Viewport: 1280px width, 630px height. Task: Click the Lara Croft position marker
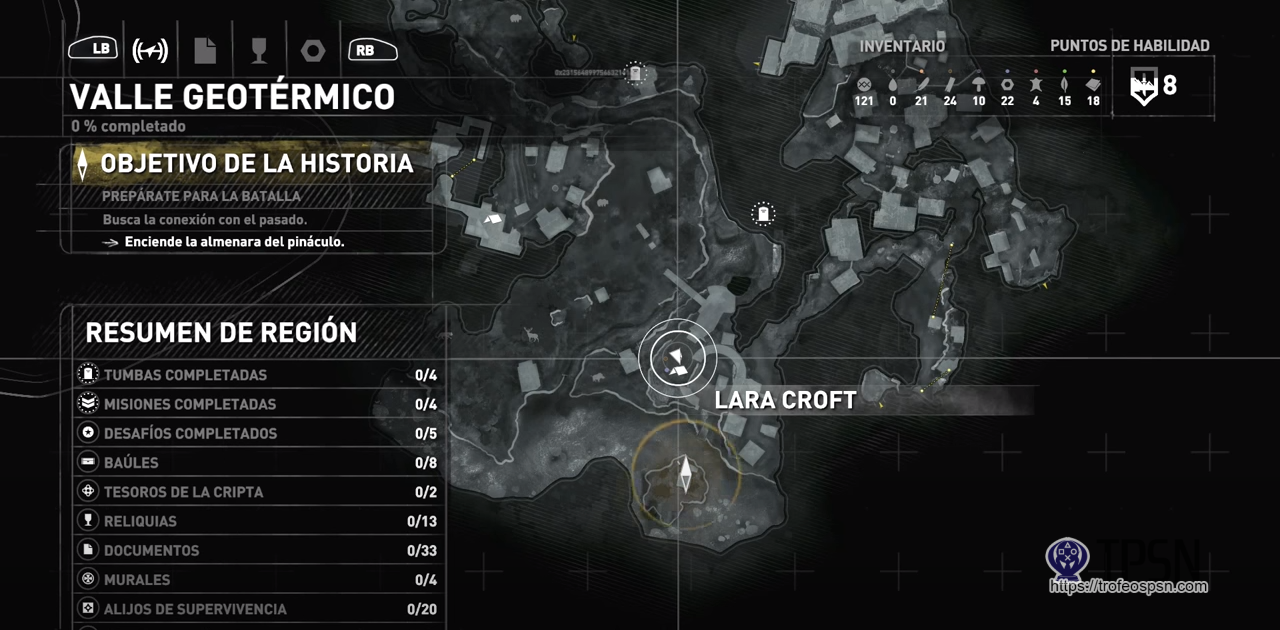point(678,358)
